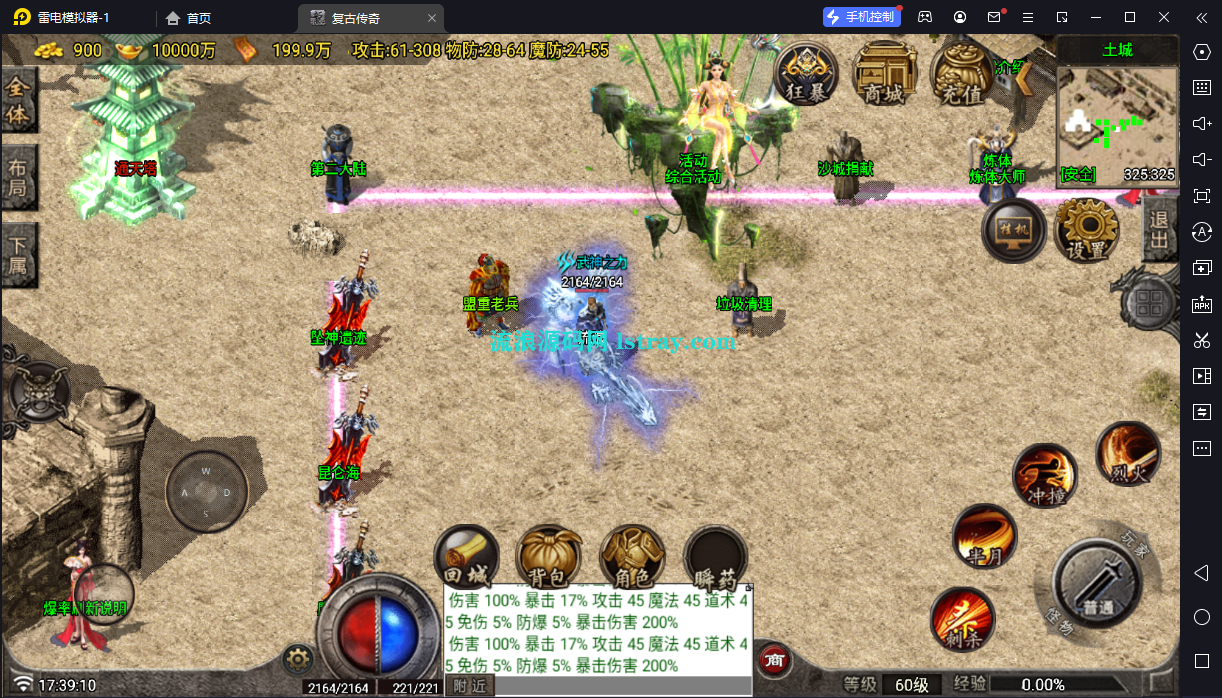Activate the 烈火 fire skill

1128,455
